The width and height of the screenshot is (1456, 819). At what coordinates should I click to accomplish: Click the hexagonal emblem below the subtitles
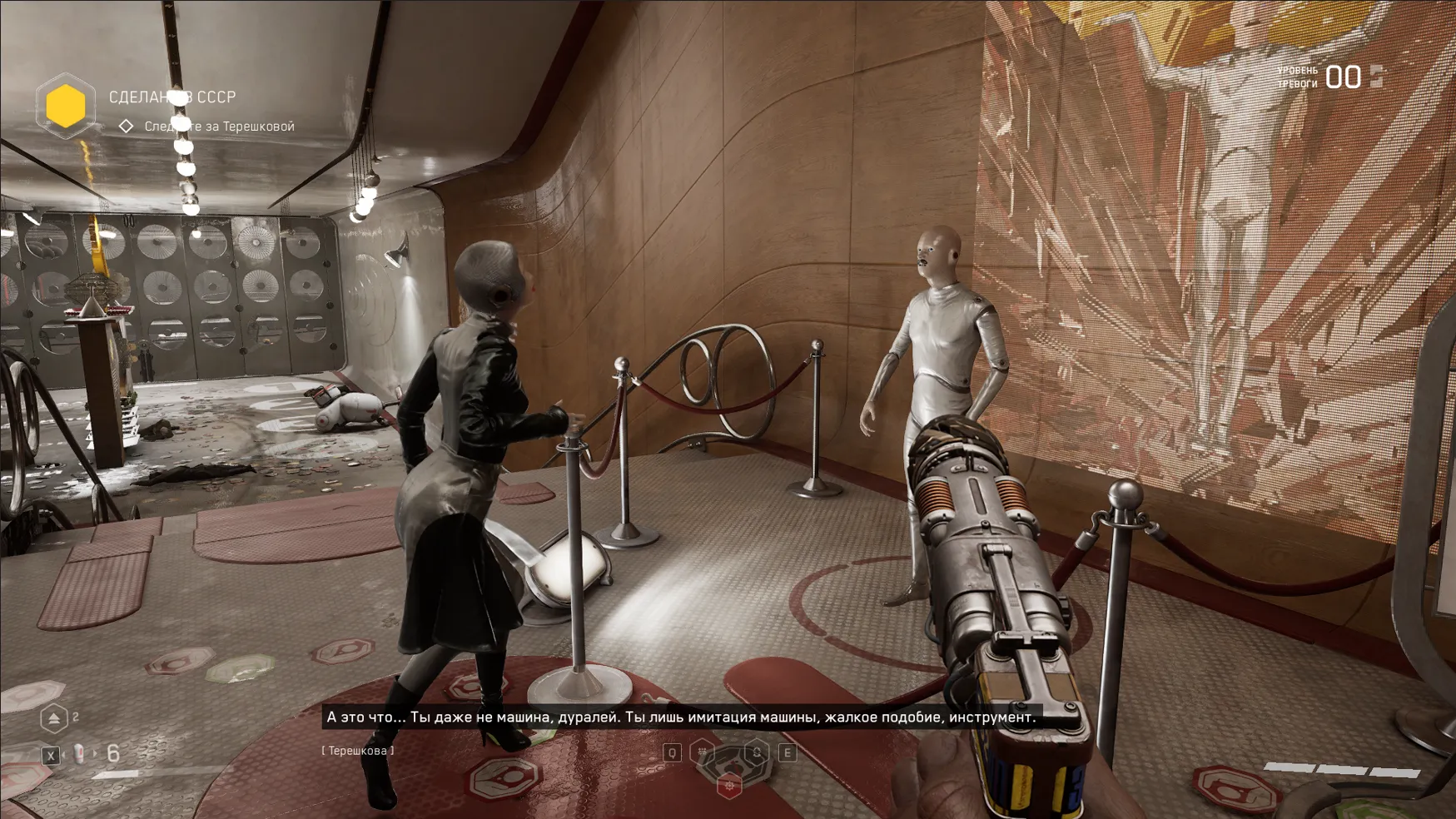[730, 787]
